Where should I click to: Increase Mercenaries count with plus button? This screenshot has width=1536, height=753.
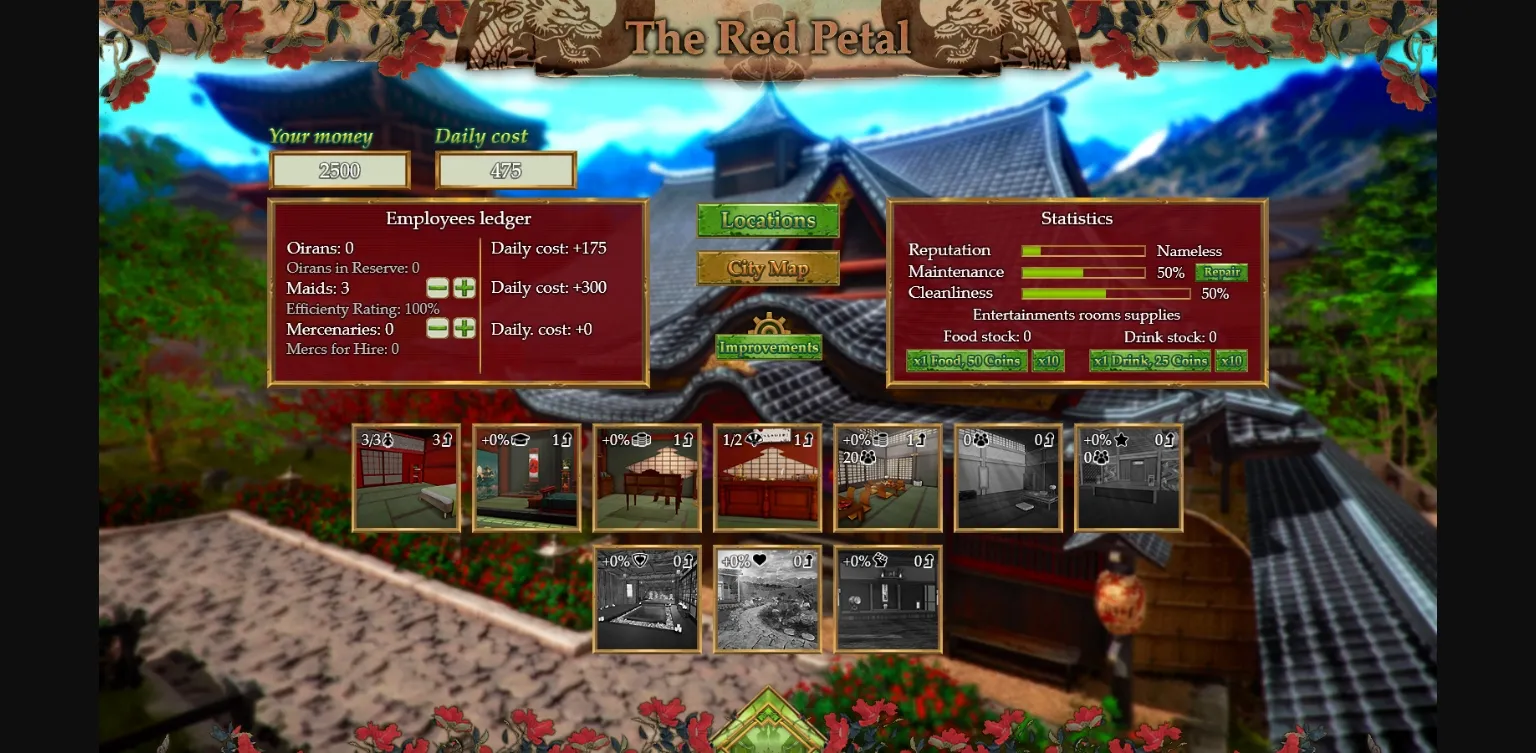463,328
